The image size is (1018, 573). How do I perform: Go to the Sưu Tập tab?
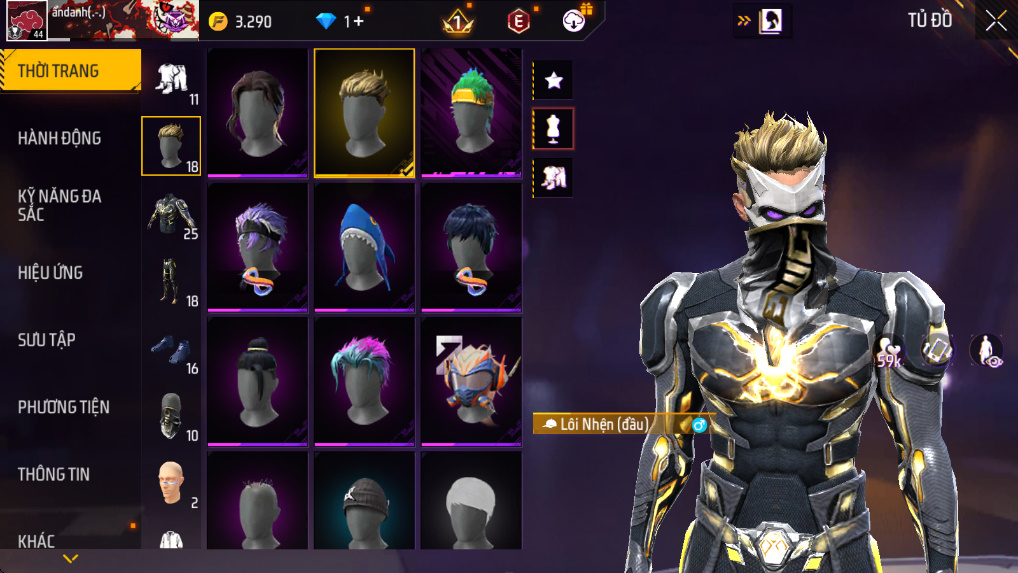pos(47,340)
